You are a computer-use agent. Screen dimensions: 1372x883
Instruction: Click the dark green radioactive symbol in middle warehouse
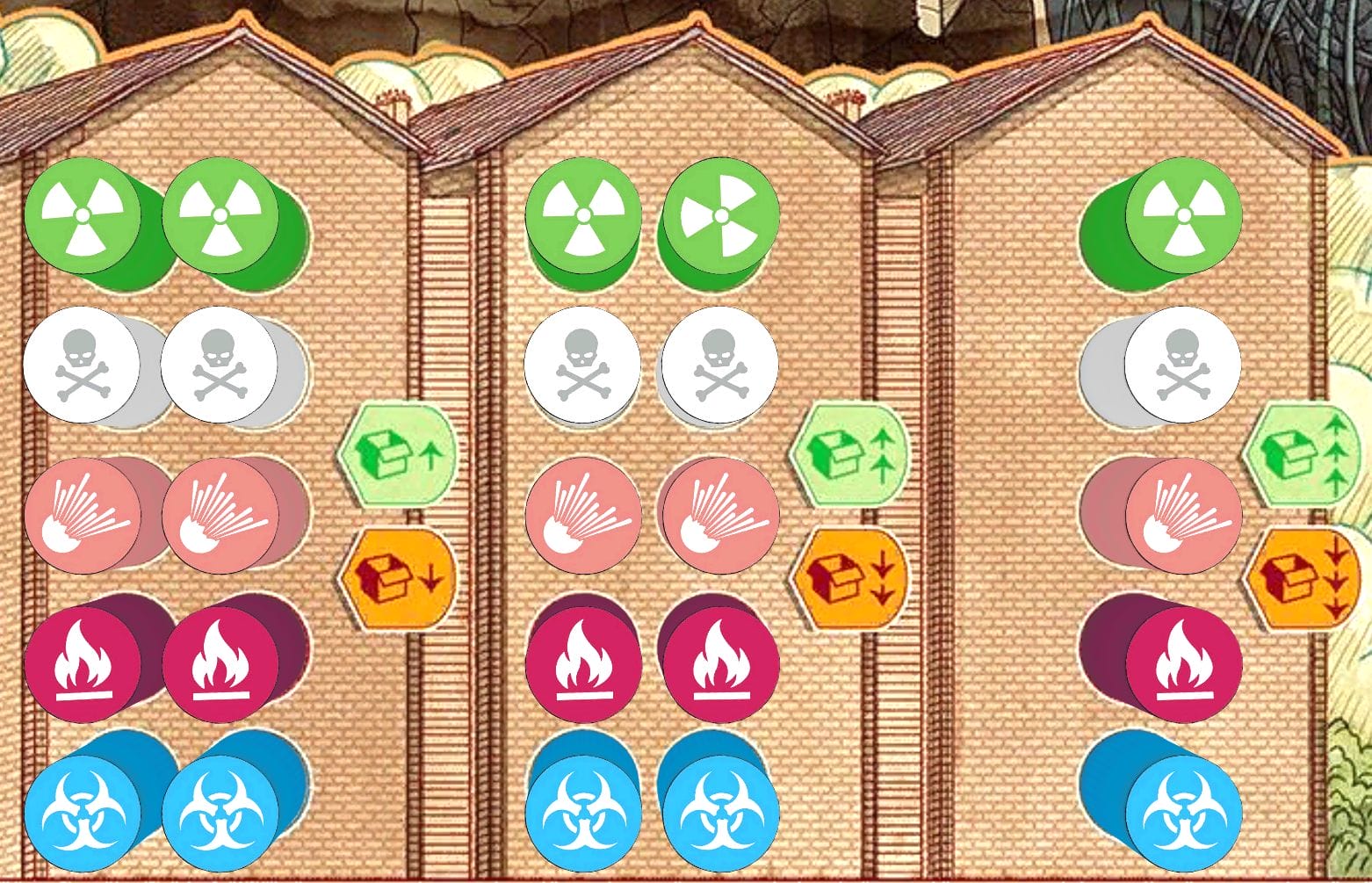(x=722, y=217)
